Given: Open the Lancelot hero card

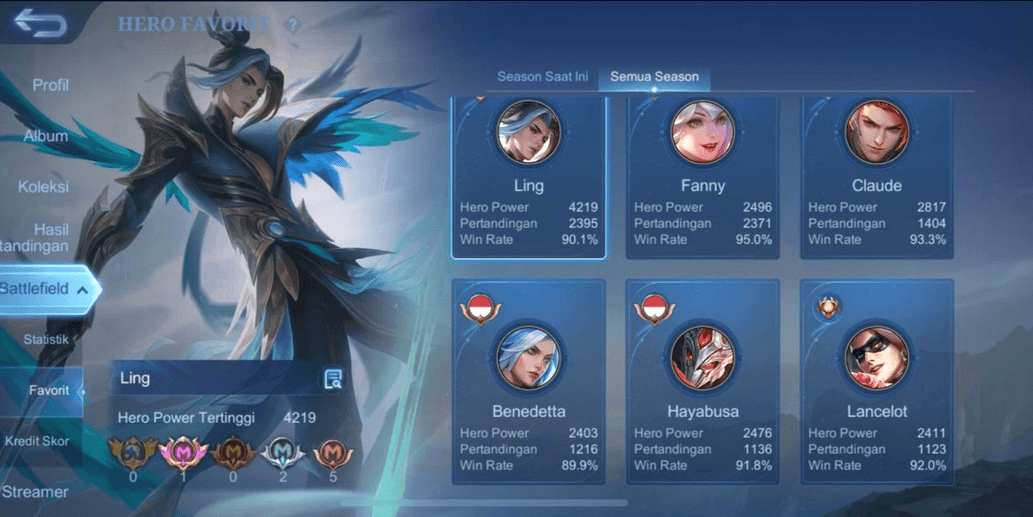Looking at the screenshot, I should pos(877,383).
